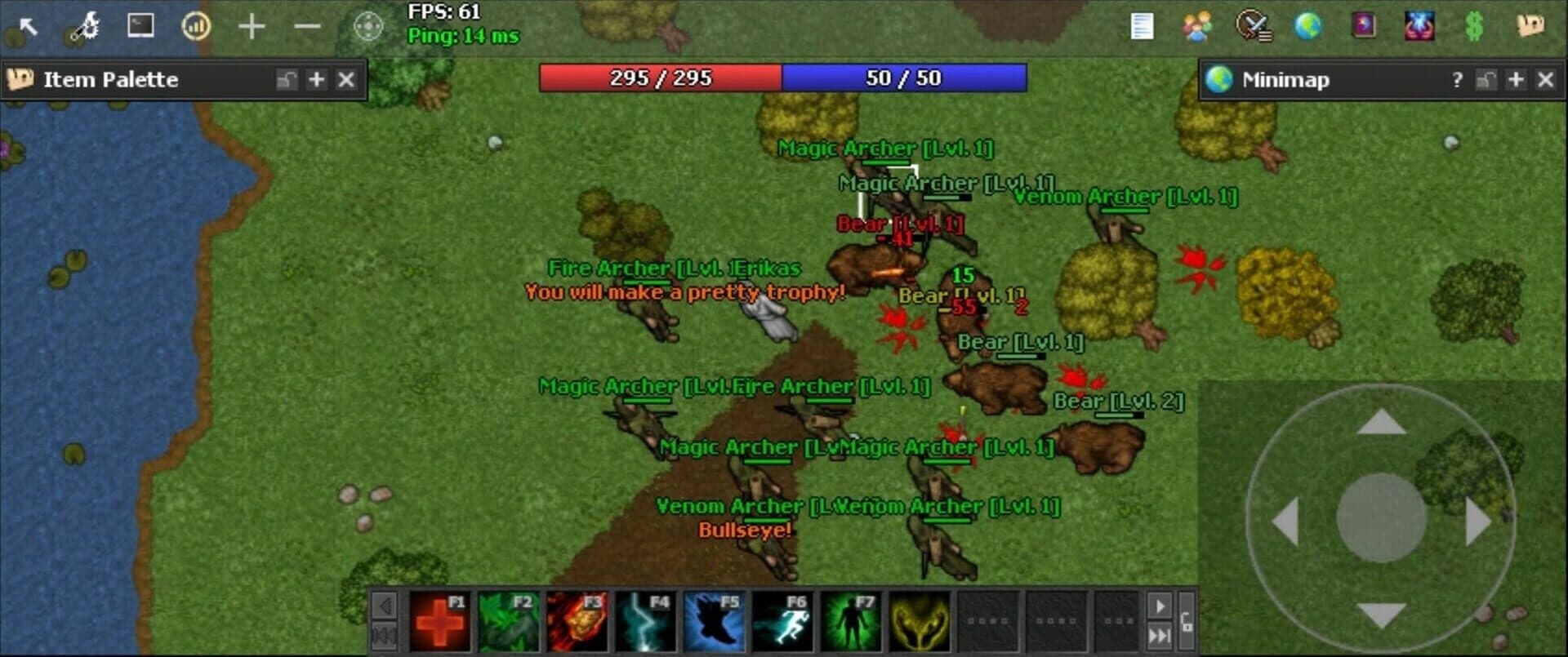Open Minimap help question mark

(x=1457, y=80)
